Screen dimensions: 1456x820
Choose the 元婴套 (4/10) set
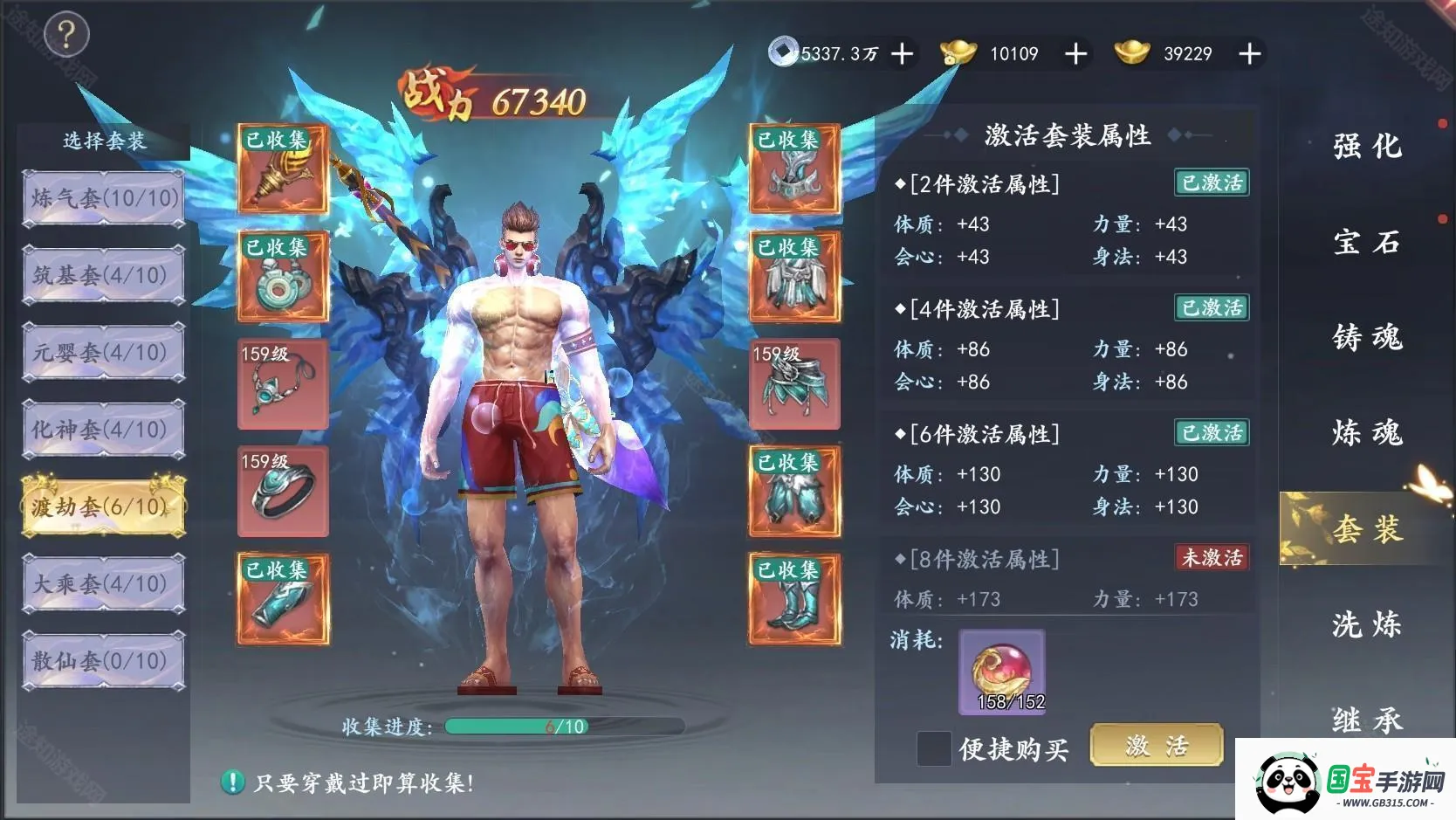click(104, 353)
